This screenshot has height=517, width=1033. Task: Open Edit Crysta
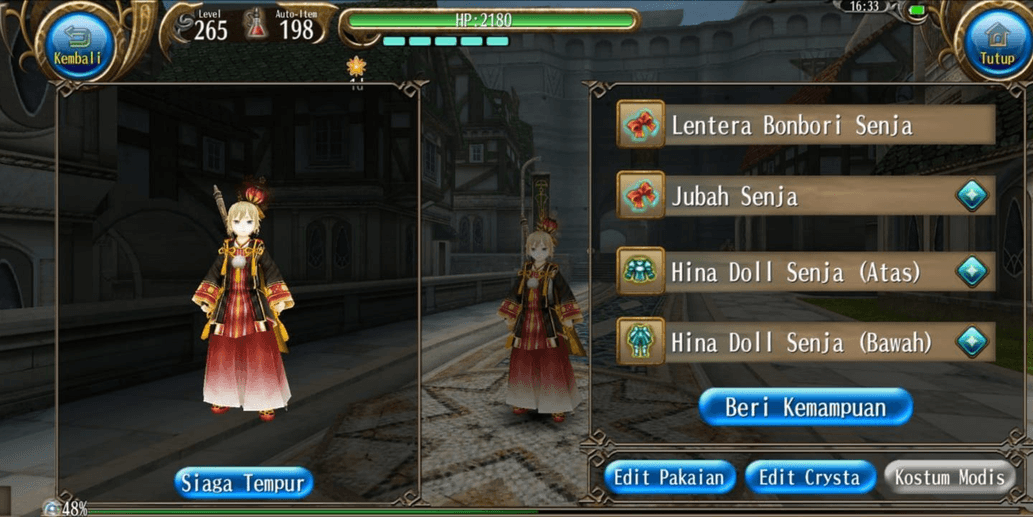click(809, 477)
